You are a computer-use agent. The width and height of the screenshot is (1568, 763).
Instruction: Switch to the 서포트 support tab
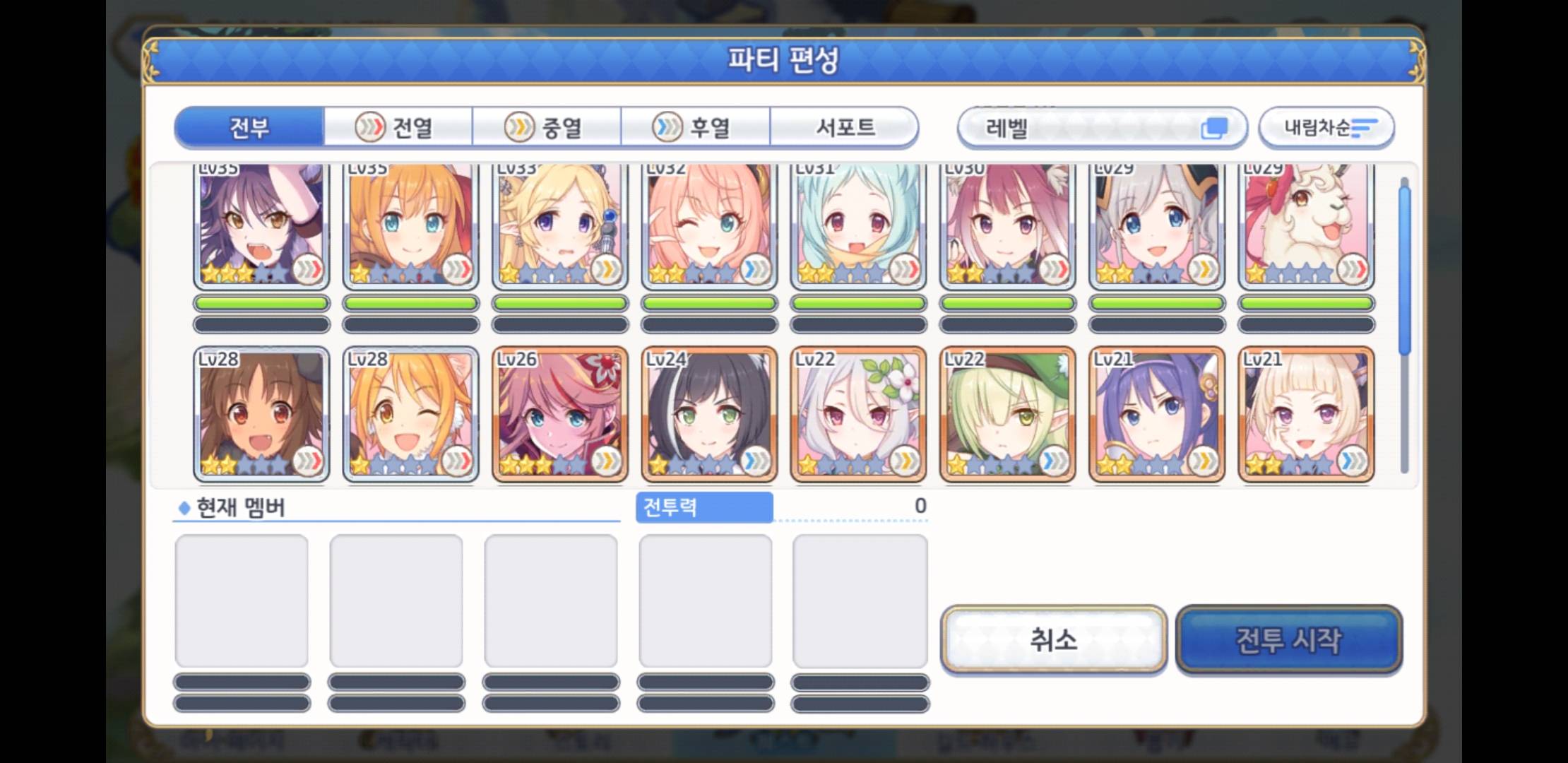845,128
